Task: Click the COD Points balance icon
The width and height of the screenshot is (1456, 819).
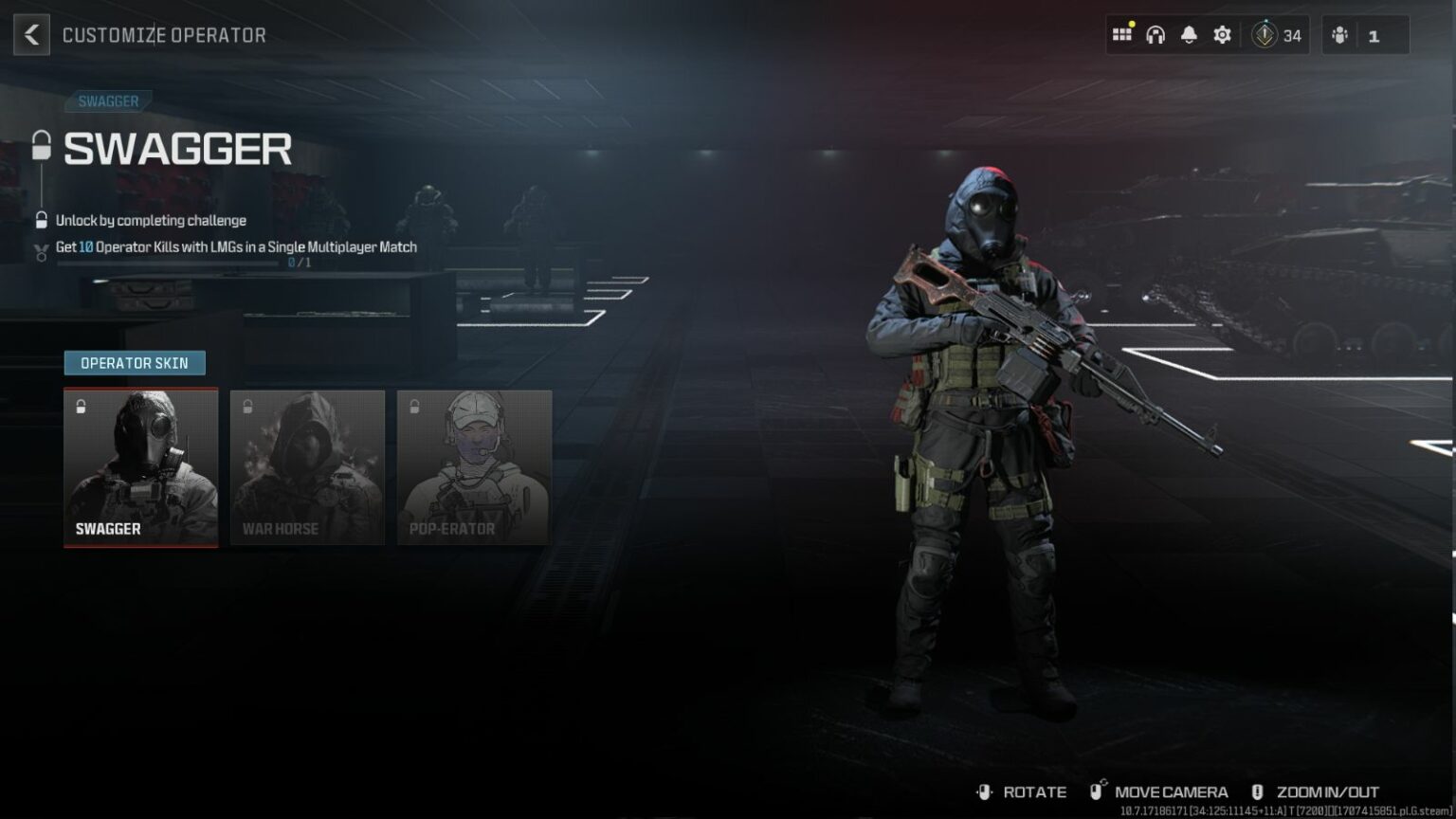Action: pos(1265,34)
